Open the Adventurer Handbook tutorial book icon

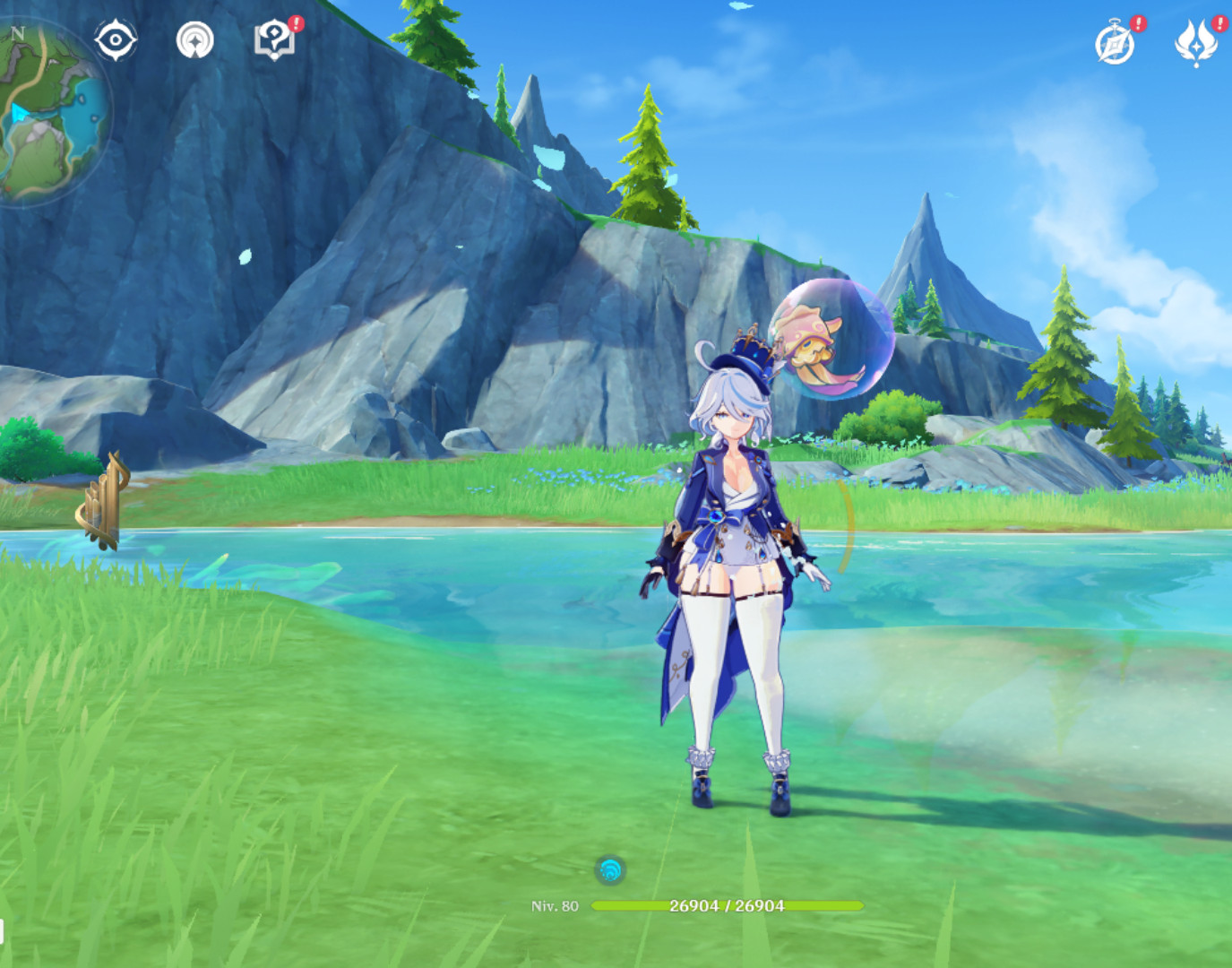(277, 39)
